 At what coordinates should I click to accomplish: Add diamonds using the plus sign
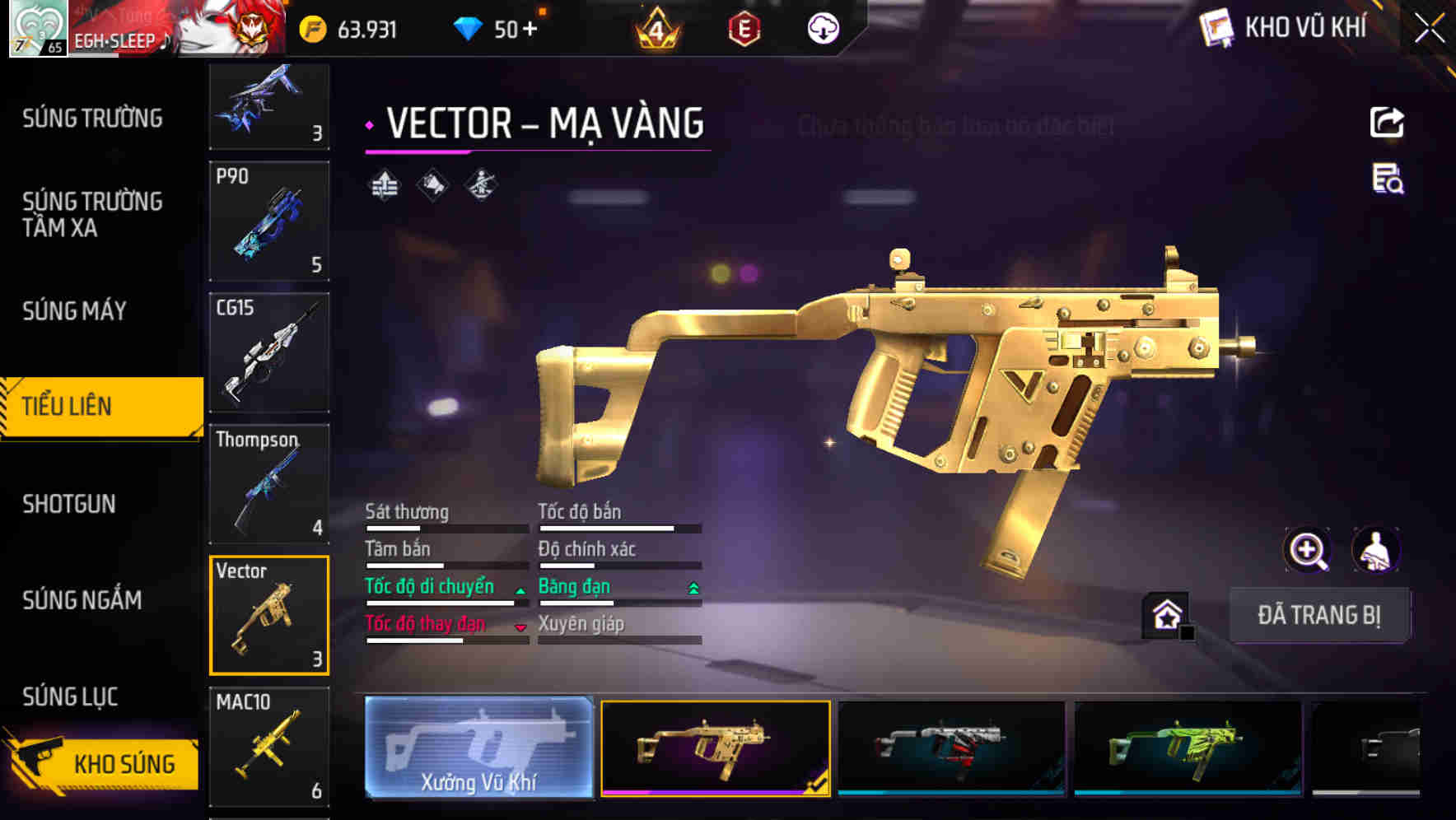[530, 30]
